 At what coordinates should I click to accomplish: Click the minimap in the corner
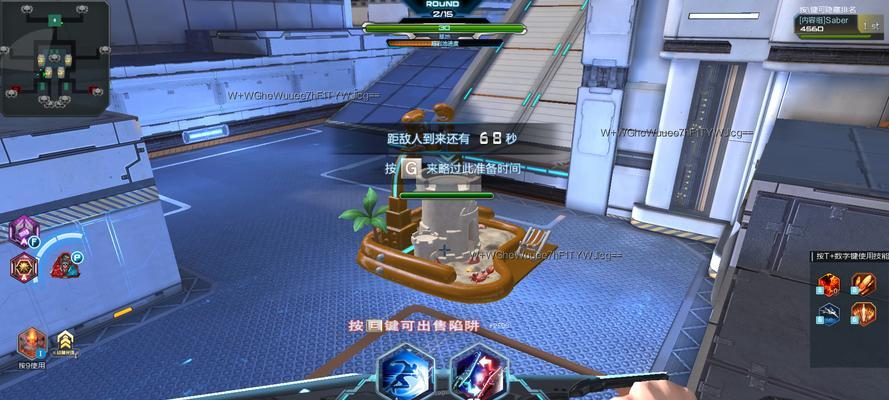click(x=55, y=57)
